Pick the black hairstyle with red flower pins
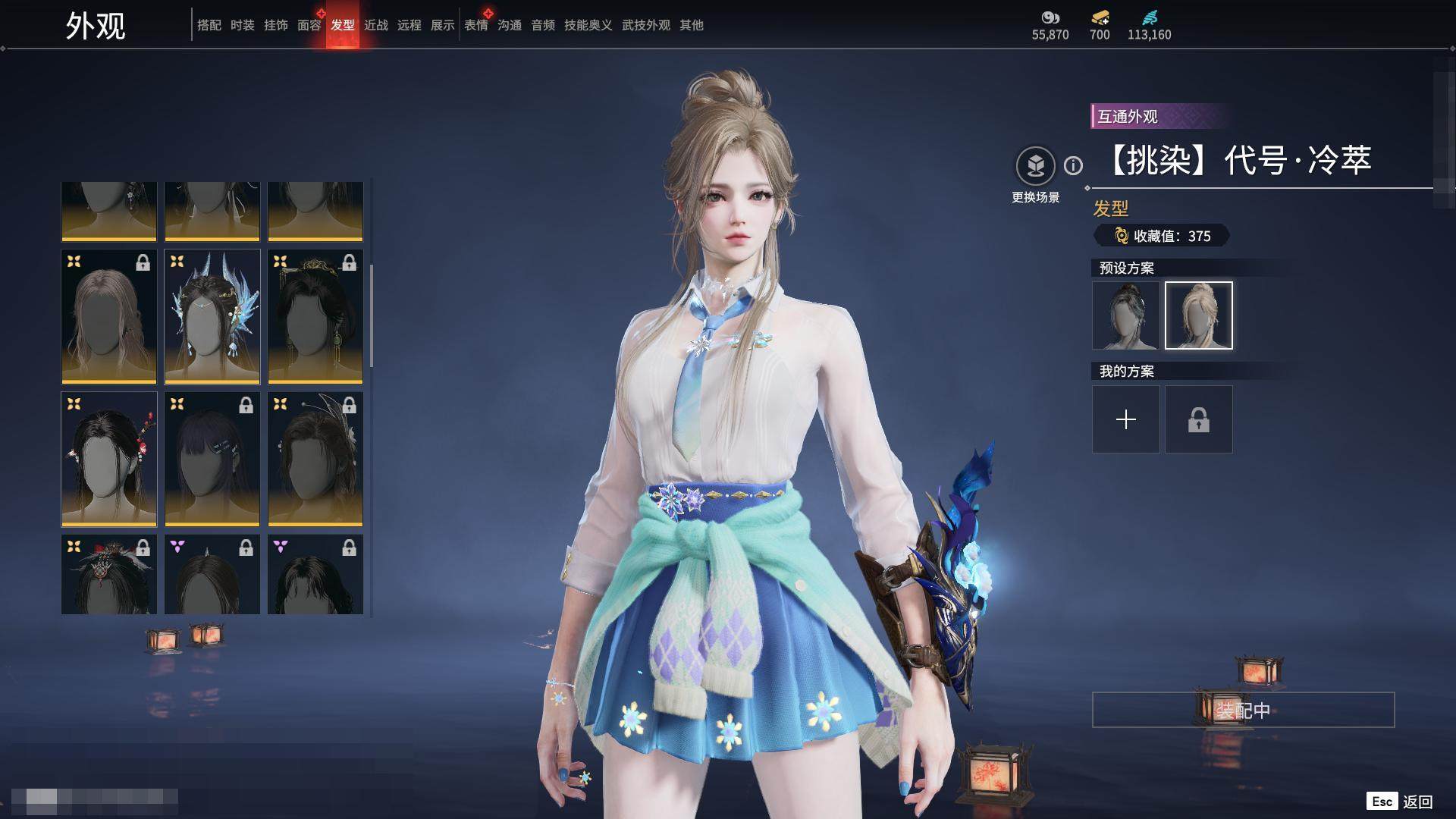Image resolution: width=1456 pixels, height=819 pixels. (x=109, y=459)
